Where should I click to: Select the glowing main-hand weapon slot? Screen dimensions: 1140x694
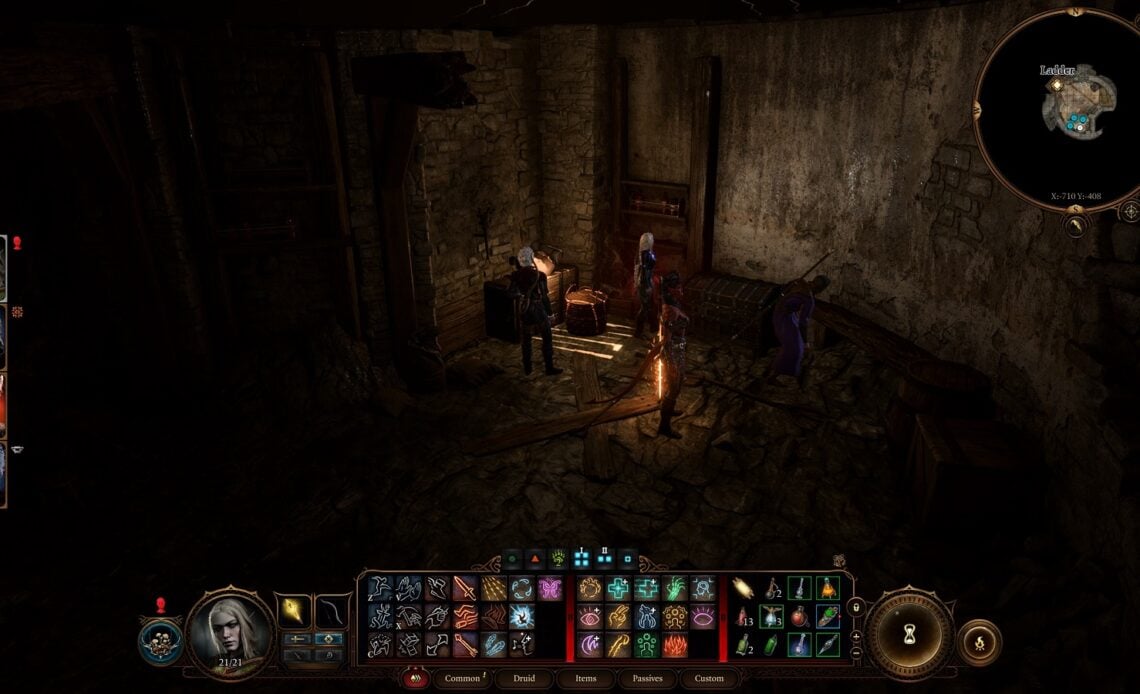(x=296, y=610)
